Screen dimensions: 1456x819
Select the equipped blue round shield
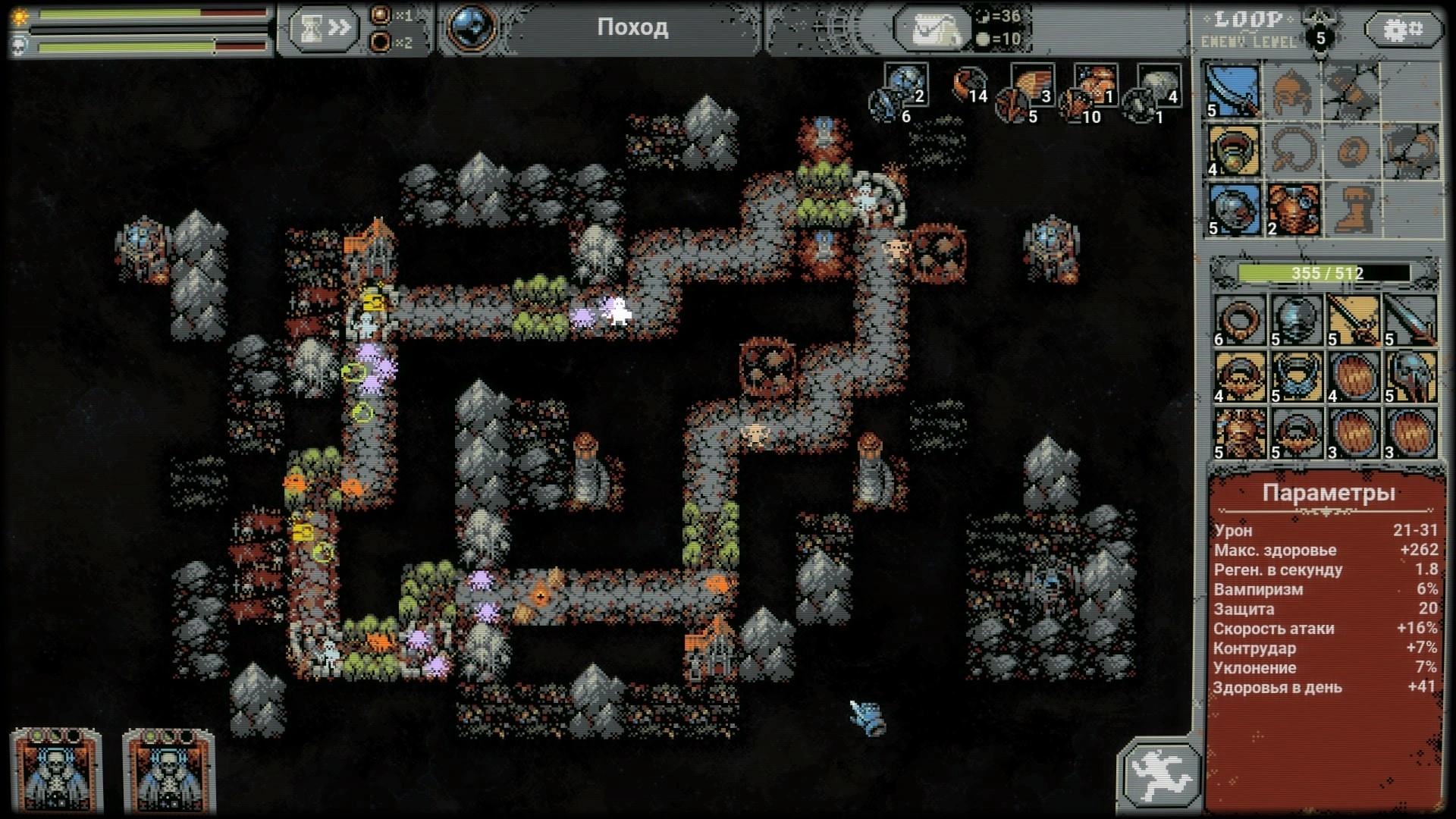[x=1234, y=209]
